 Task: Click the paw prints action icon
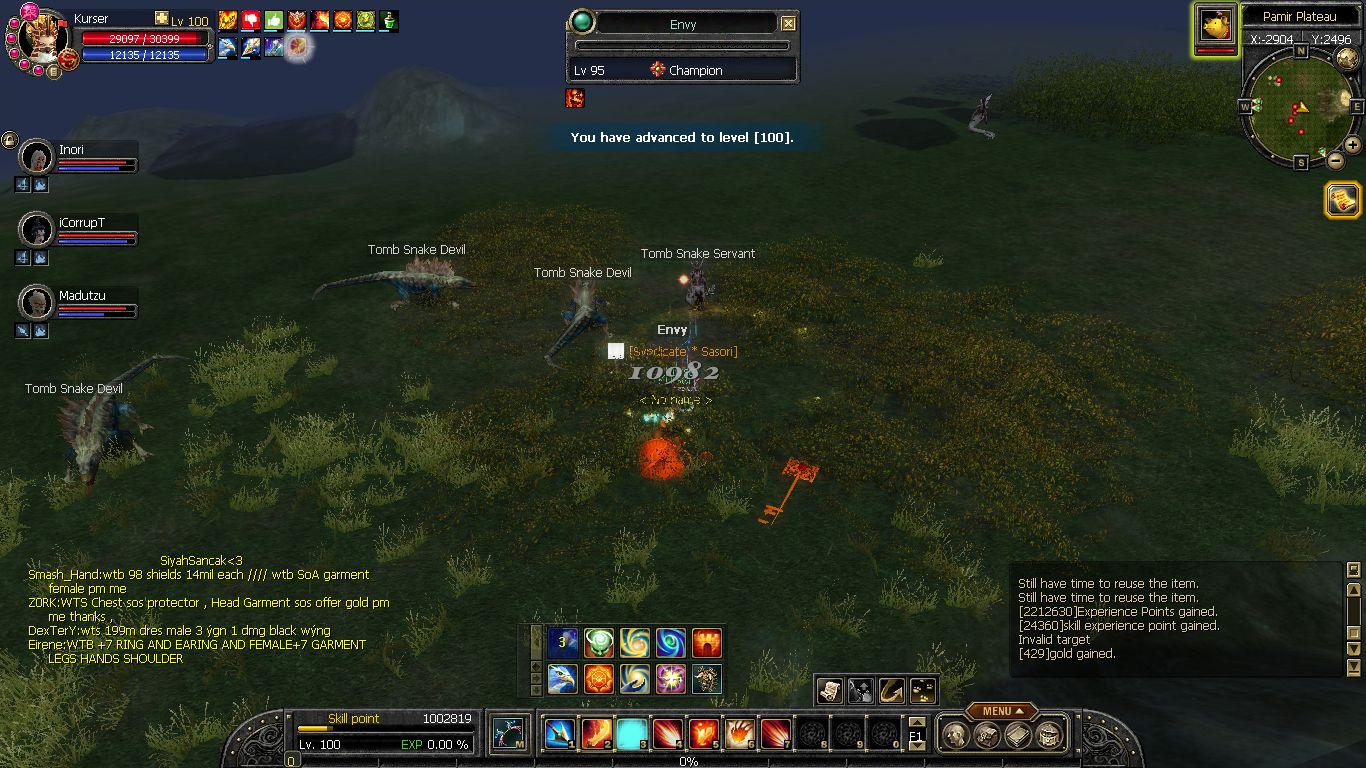(923, 690)
